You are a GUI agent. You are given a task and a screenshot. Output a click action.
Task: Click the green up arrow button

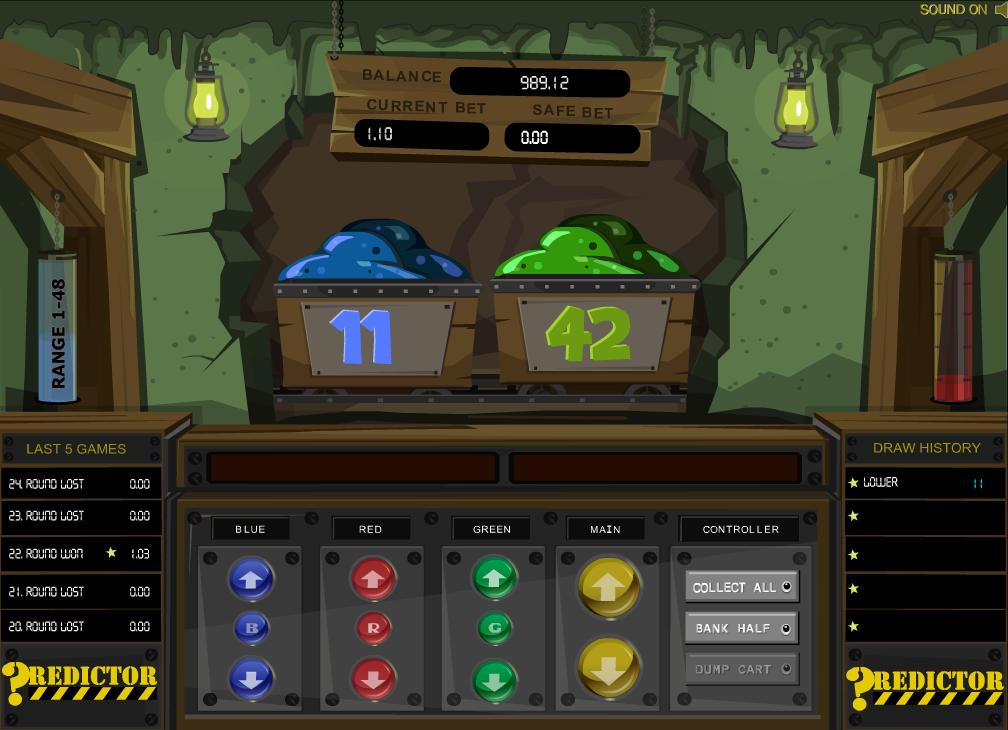click(493, 578)
